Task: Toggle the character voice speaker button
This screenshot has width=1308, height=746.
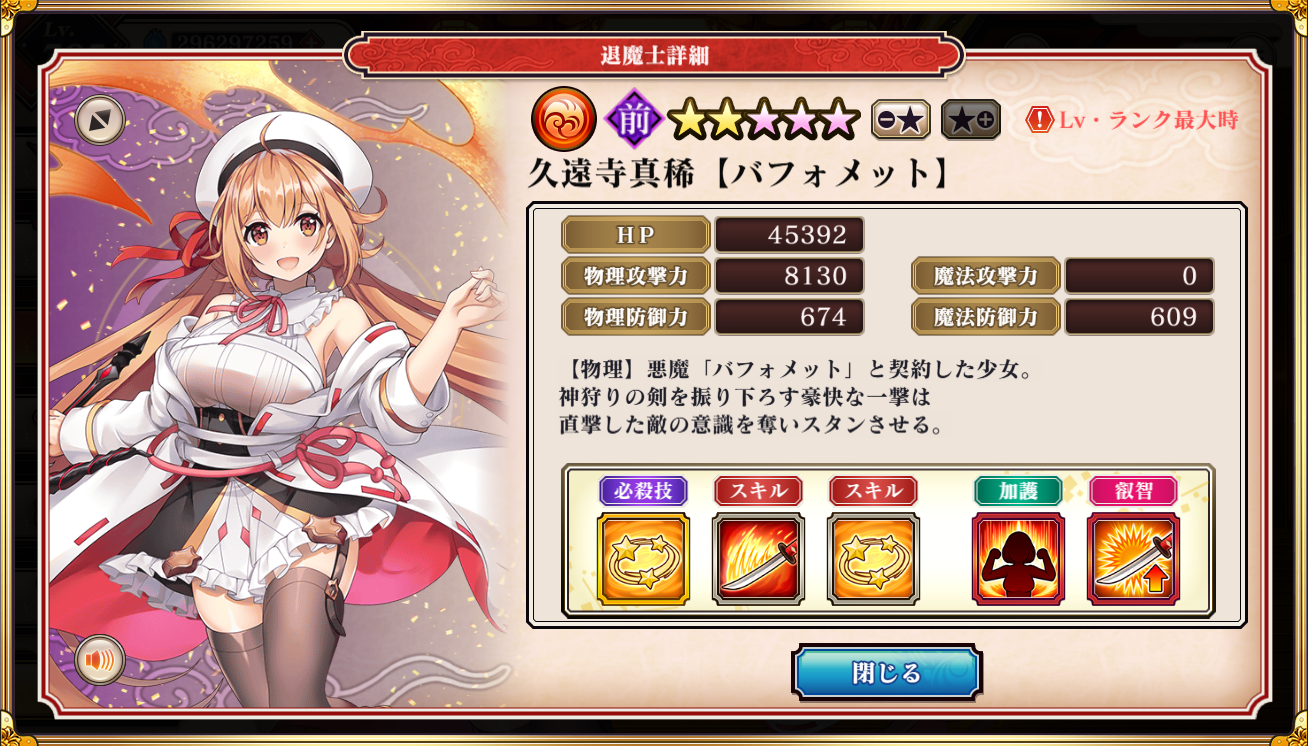Action: (x=100, y=660)
